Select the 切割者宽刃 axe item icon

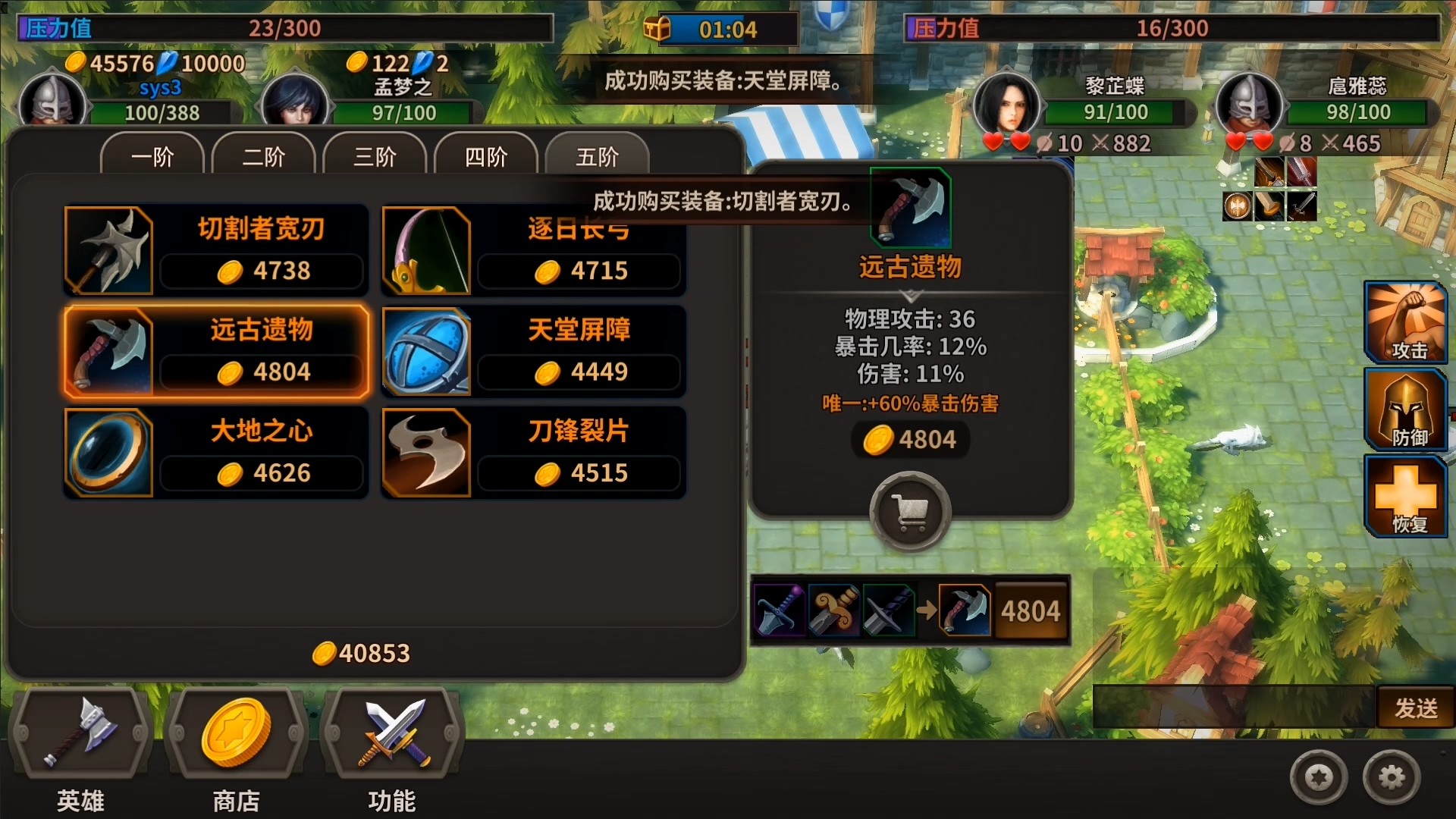[x=108, y=250]
